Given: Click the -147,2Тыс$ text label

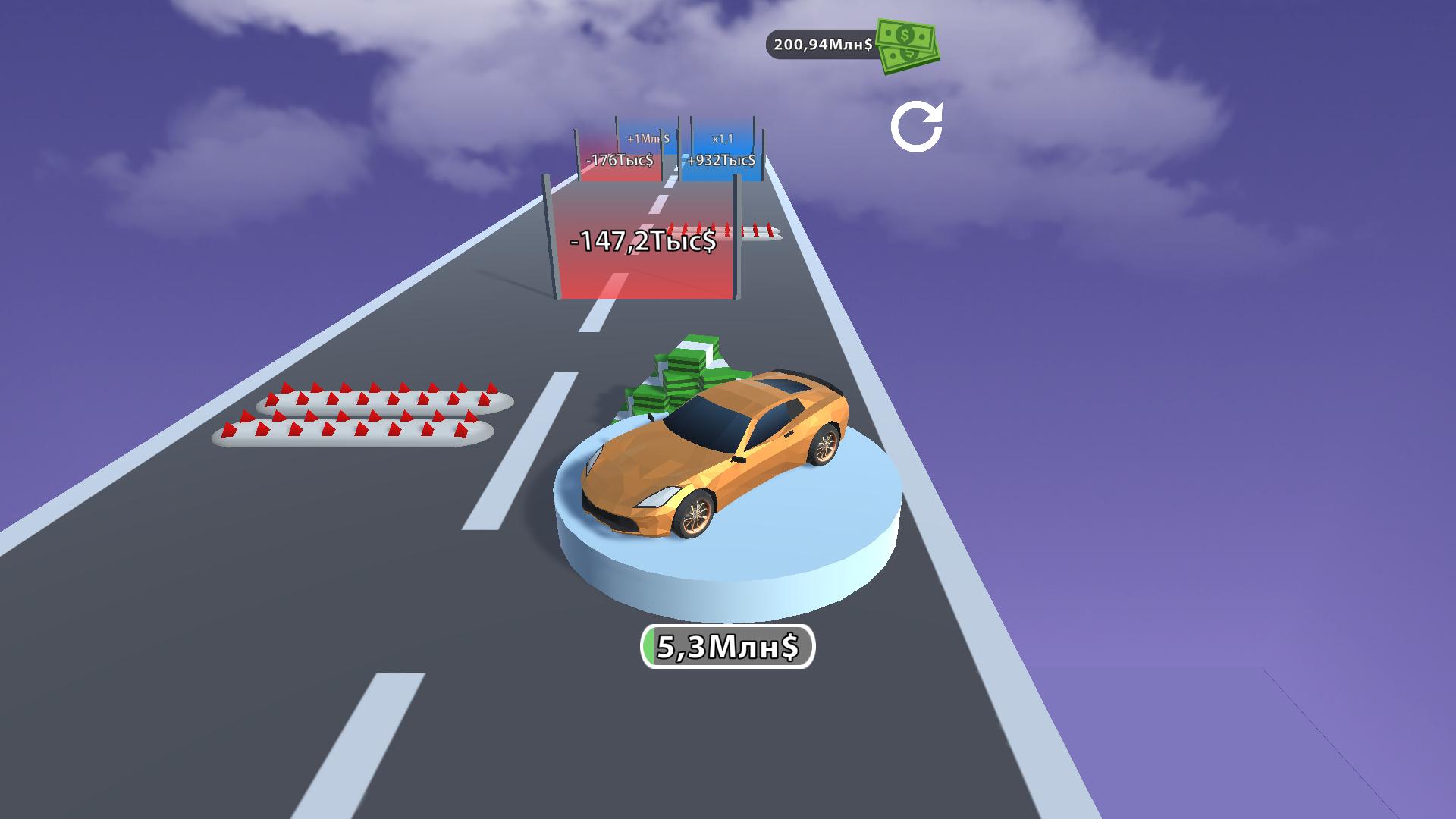Looking at the screenshot, I should [x=645, y=241].
